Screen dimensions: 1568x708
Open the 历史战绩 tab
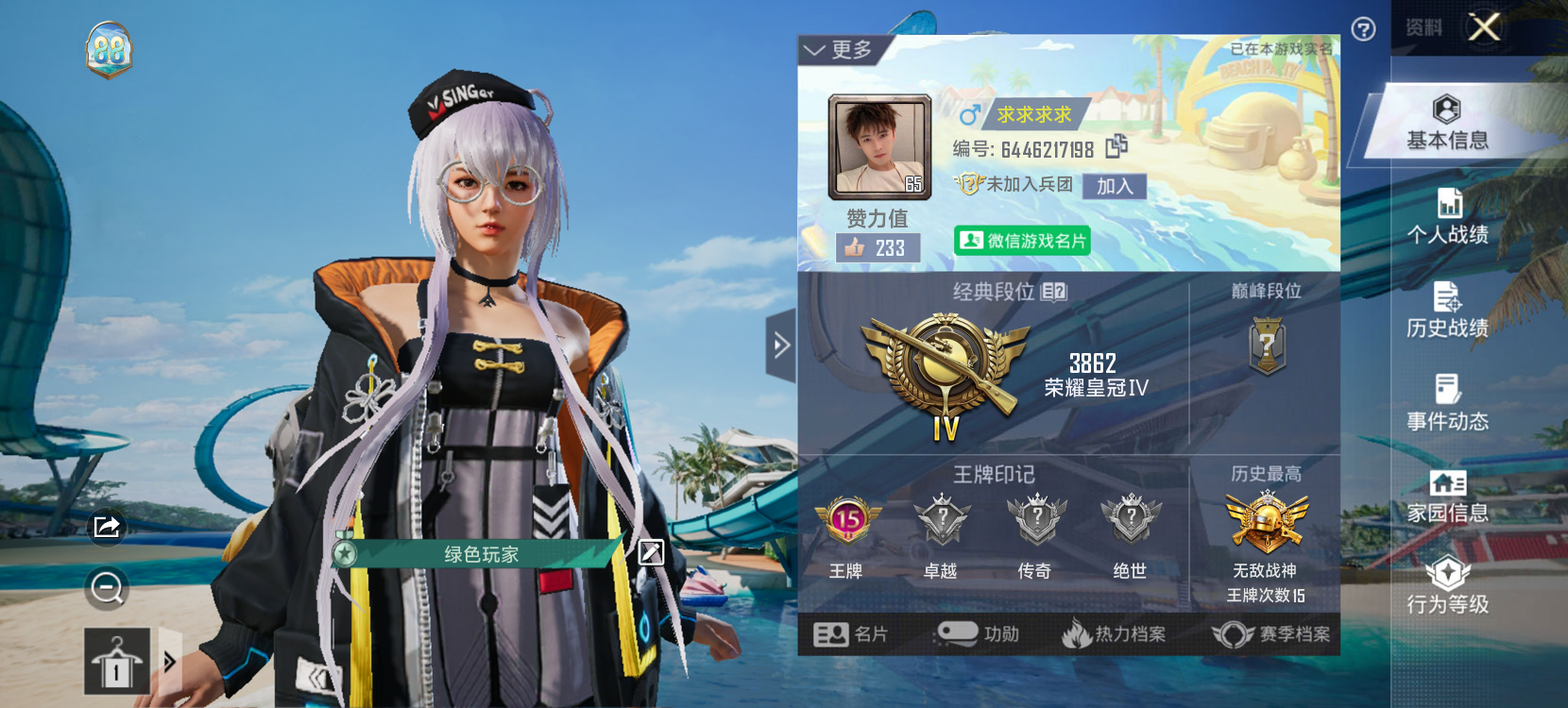tap(1447, 311)
